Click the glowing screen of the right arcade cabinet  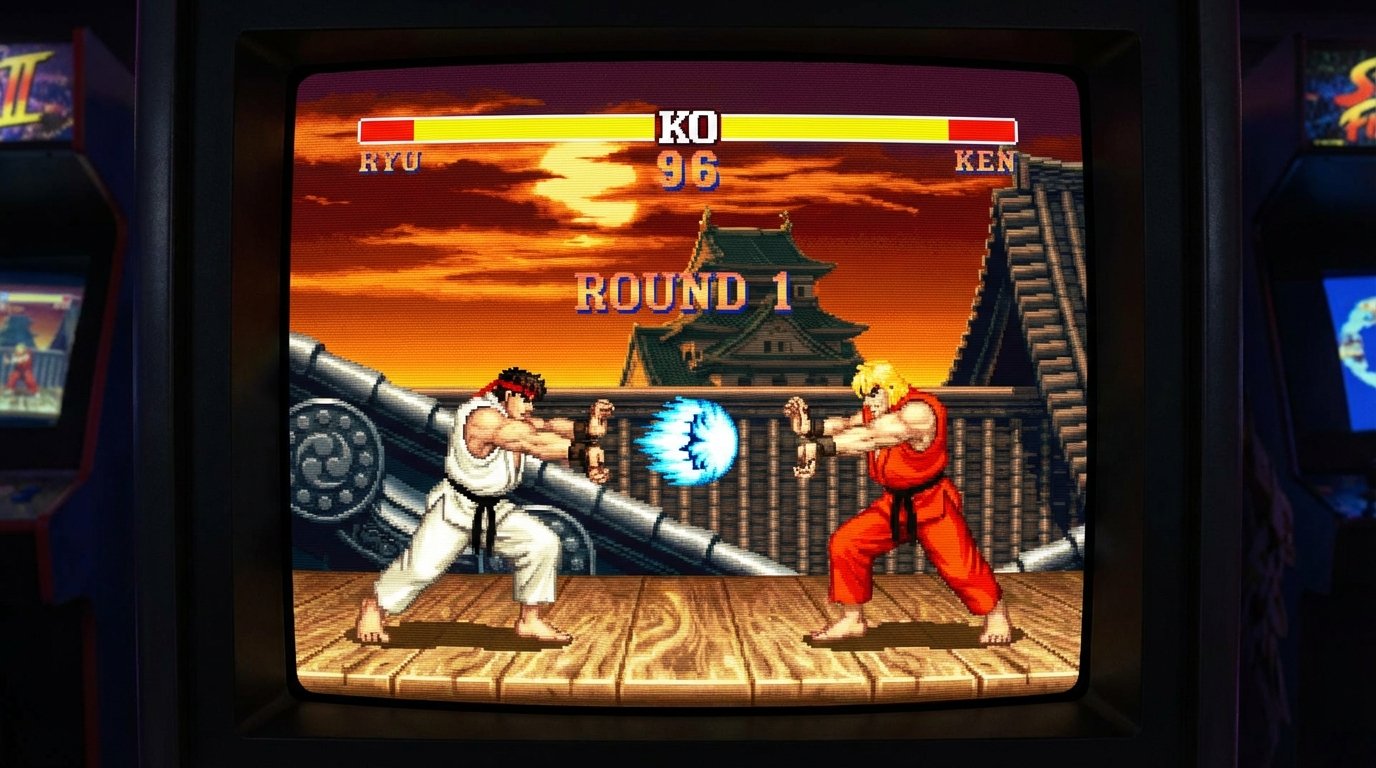1355,340
